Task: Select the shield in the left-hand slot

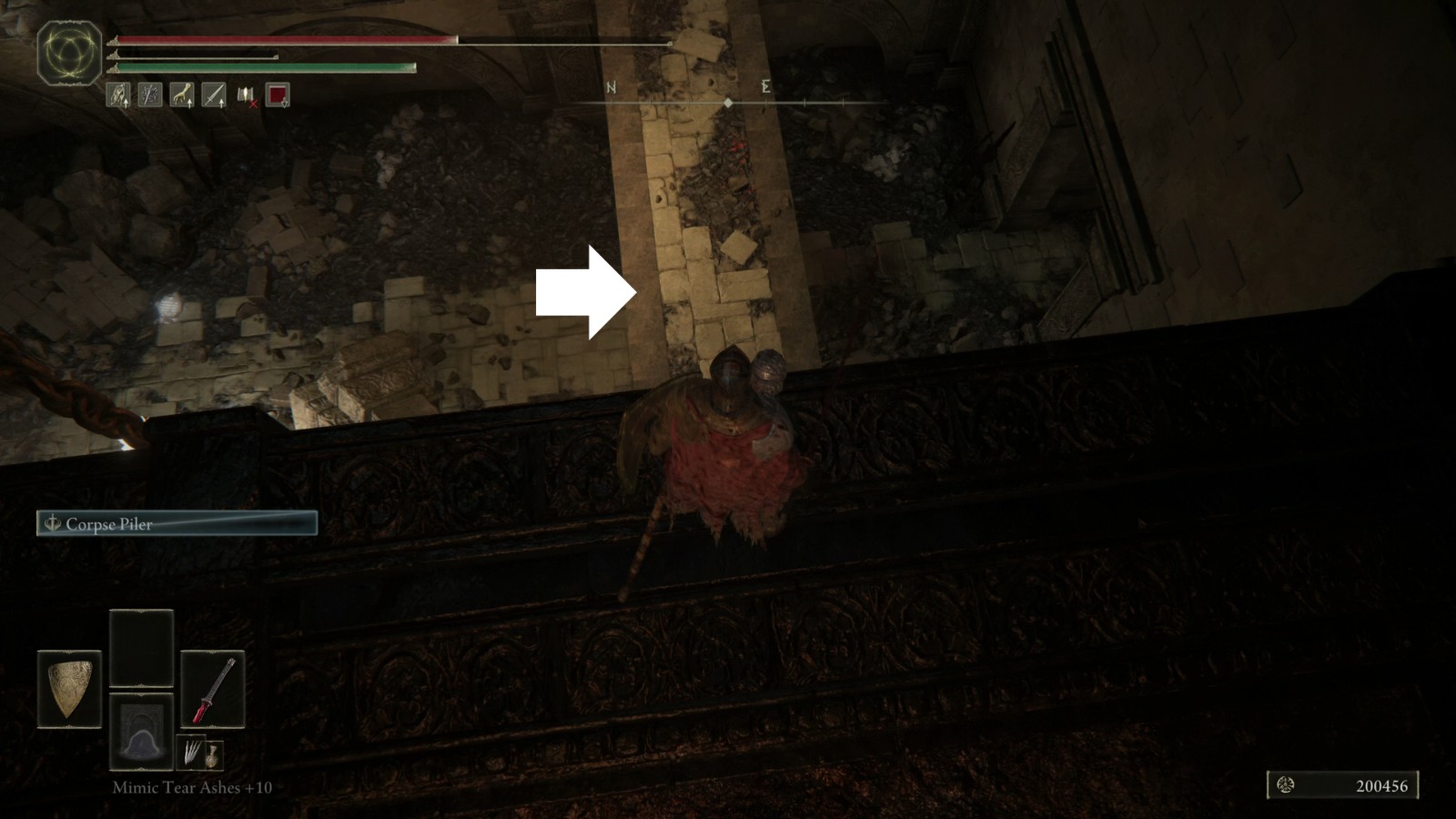Action: [x=69, y=688]
